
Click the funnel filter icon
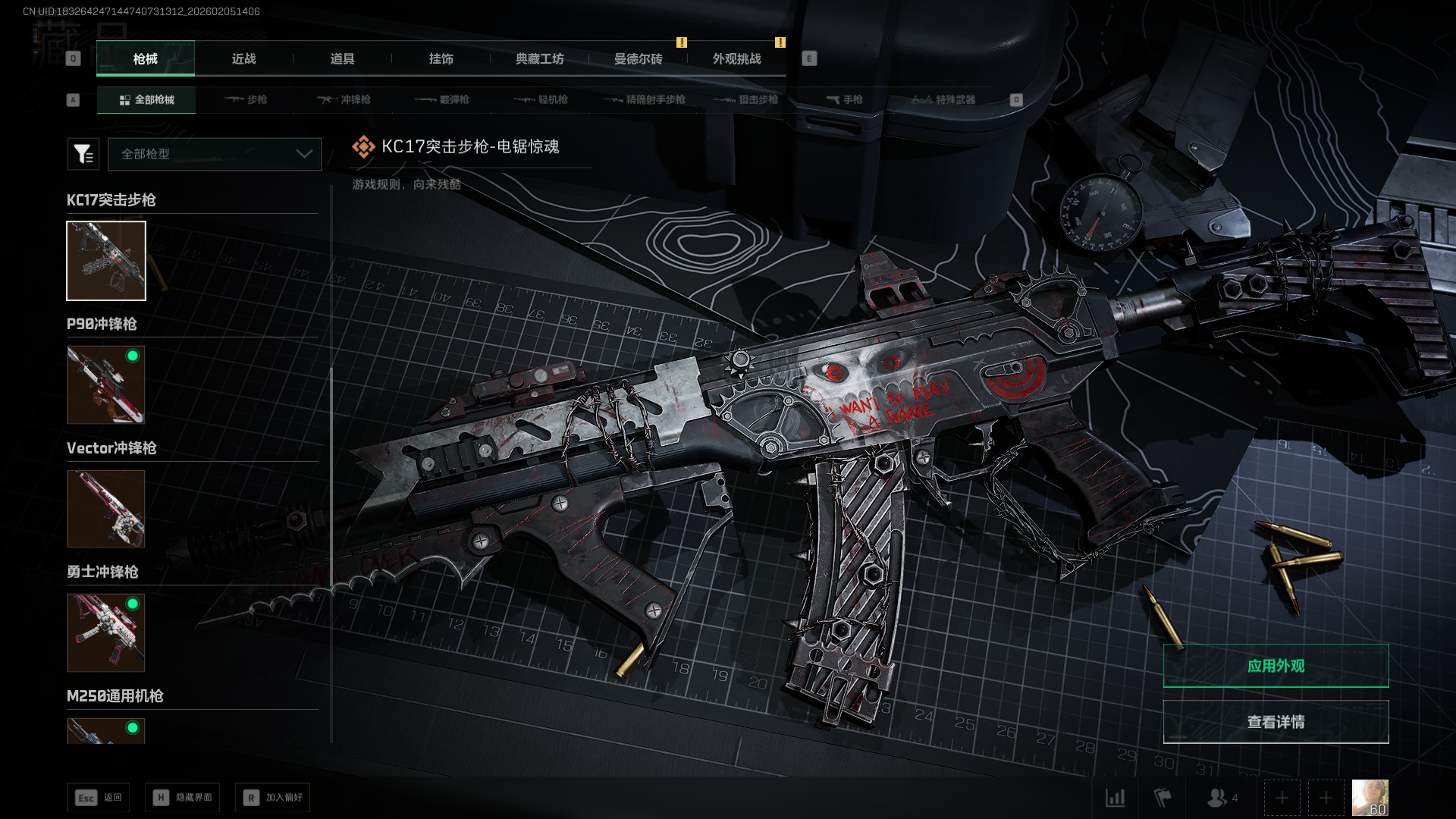(x=83, y=154)
